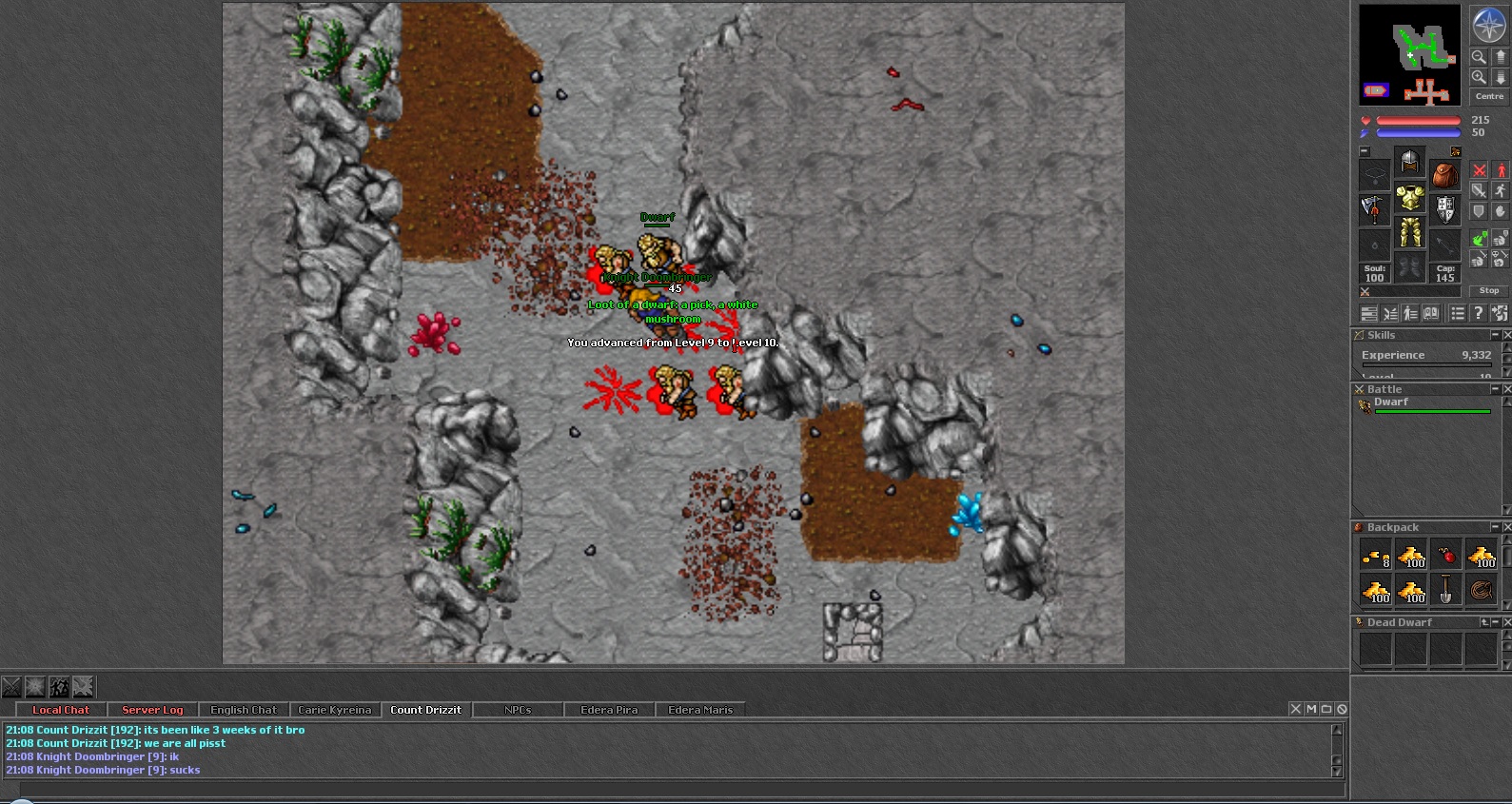Switch to the Server Log tab
The image size is (1512, 804).
[152, 710]
